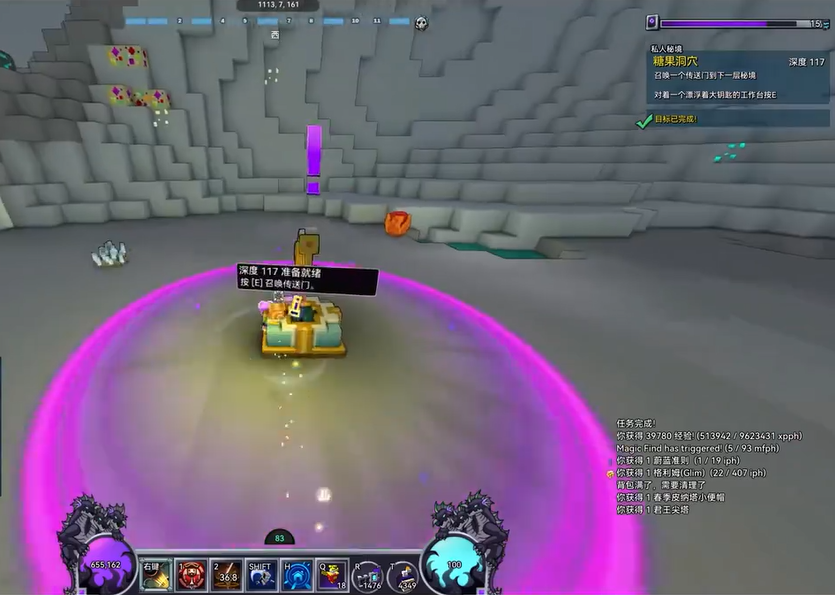Use the red emblem skill in slot 1

(x=191, y=575)
